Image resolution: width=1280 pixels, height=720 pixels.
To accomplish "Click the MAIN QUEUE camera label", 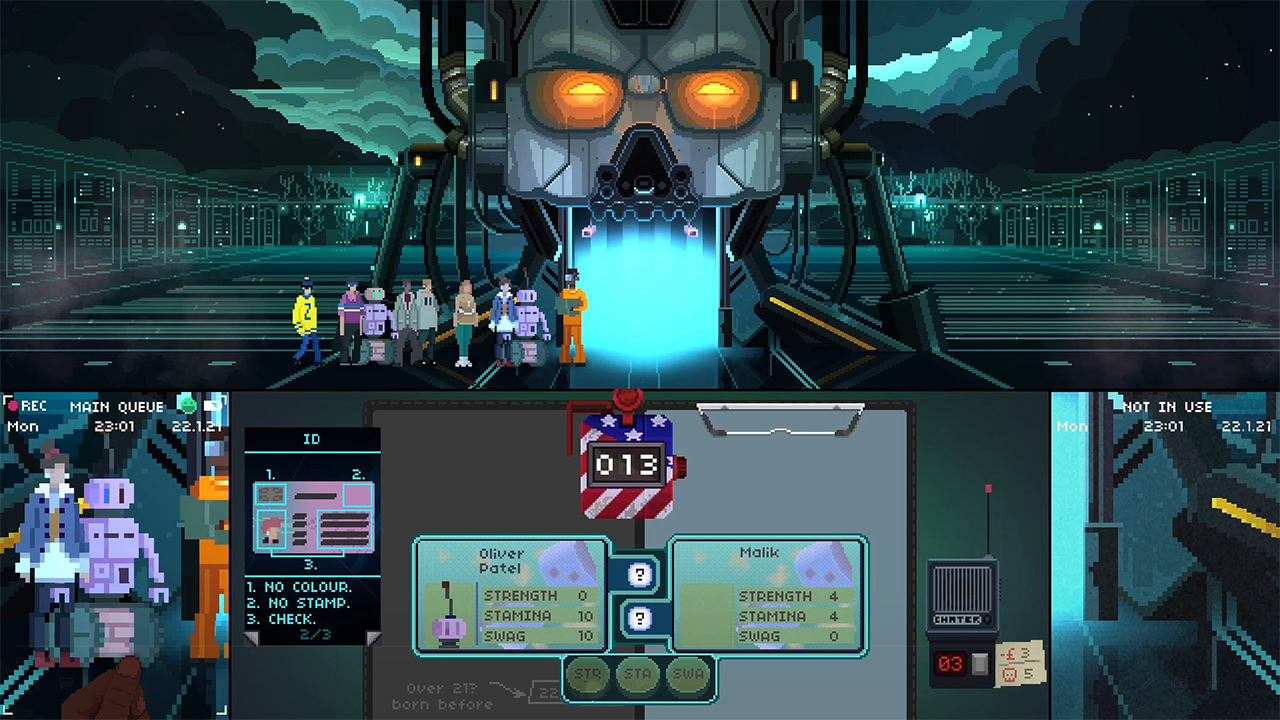I will 117,406.
